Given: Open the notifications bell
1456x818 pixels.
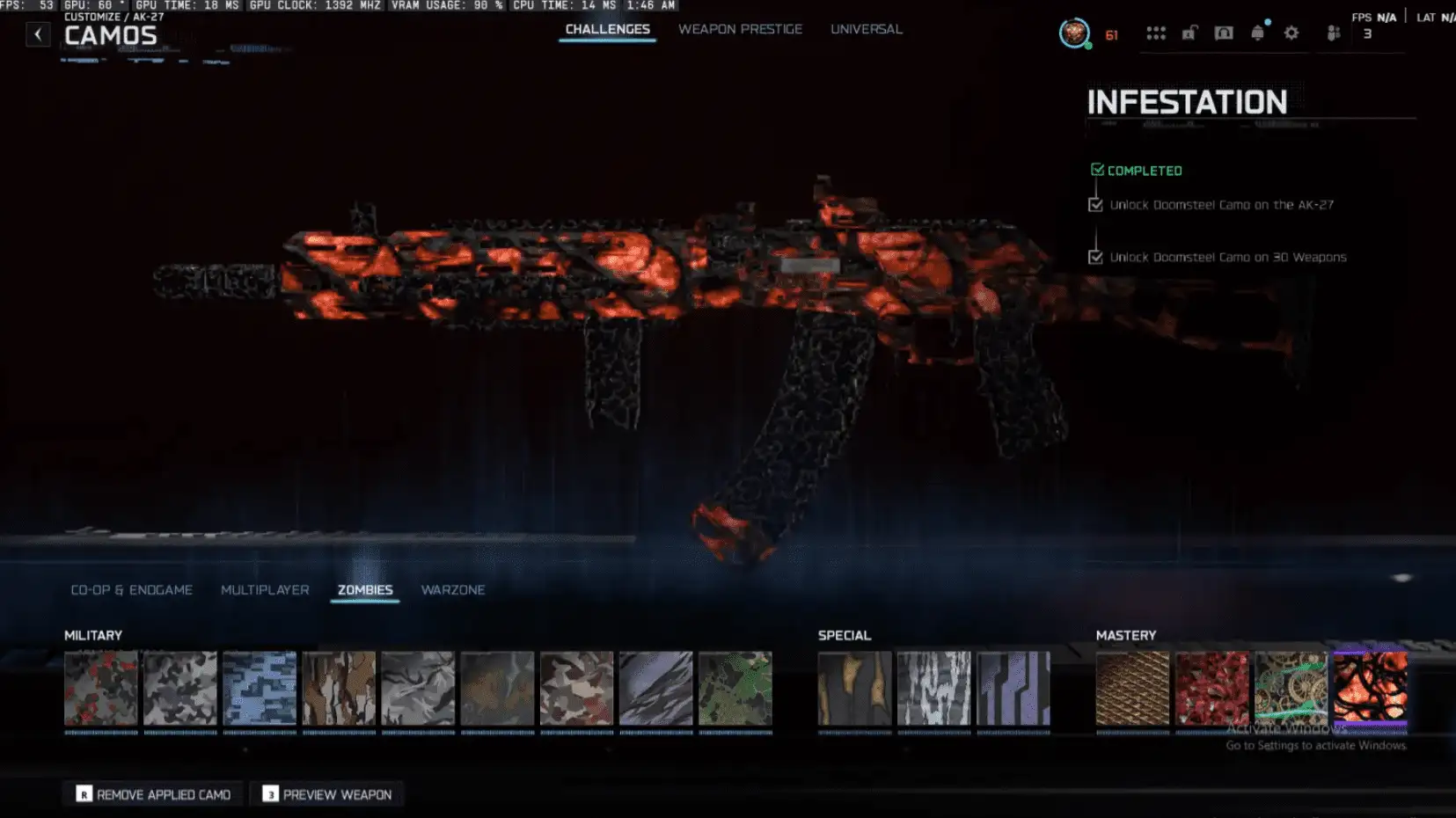Looking at the screenshot, I should point(1257,33).
